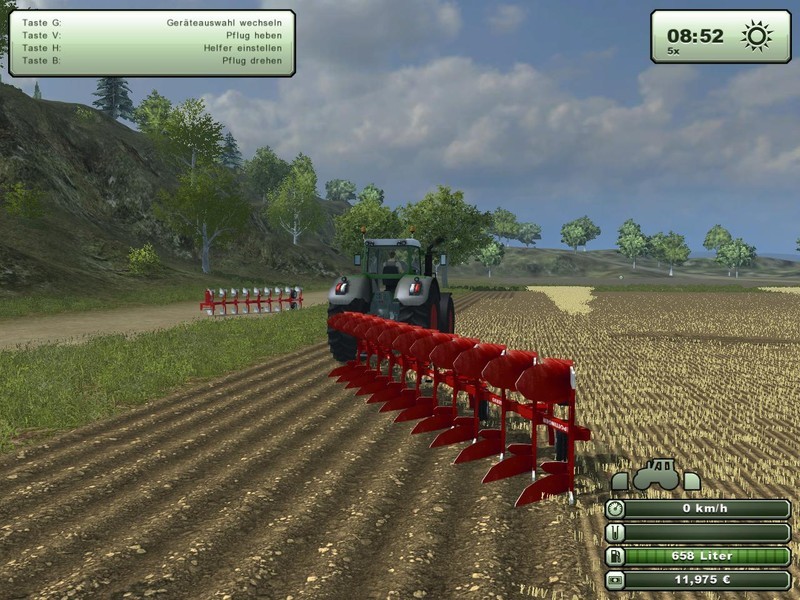Click the sun weather icon
This screenshot has height=600, width=800.
coord(756,36)
